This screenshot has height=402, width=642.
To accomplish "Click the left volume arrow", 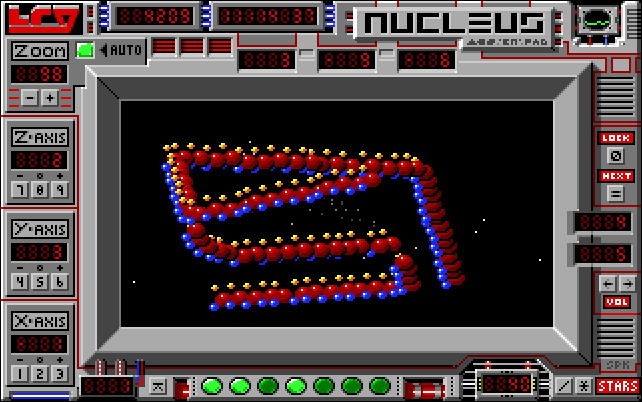I will 607,284.
